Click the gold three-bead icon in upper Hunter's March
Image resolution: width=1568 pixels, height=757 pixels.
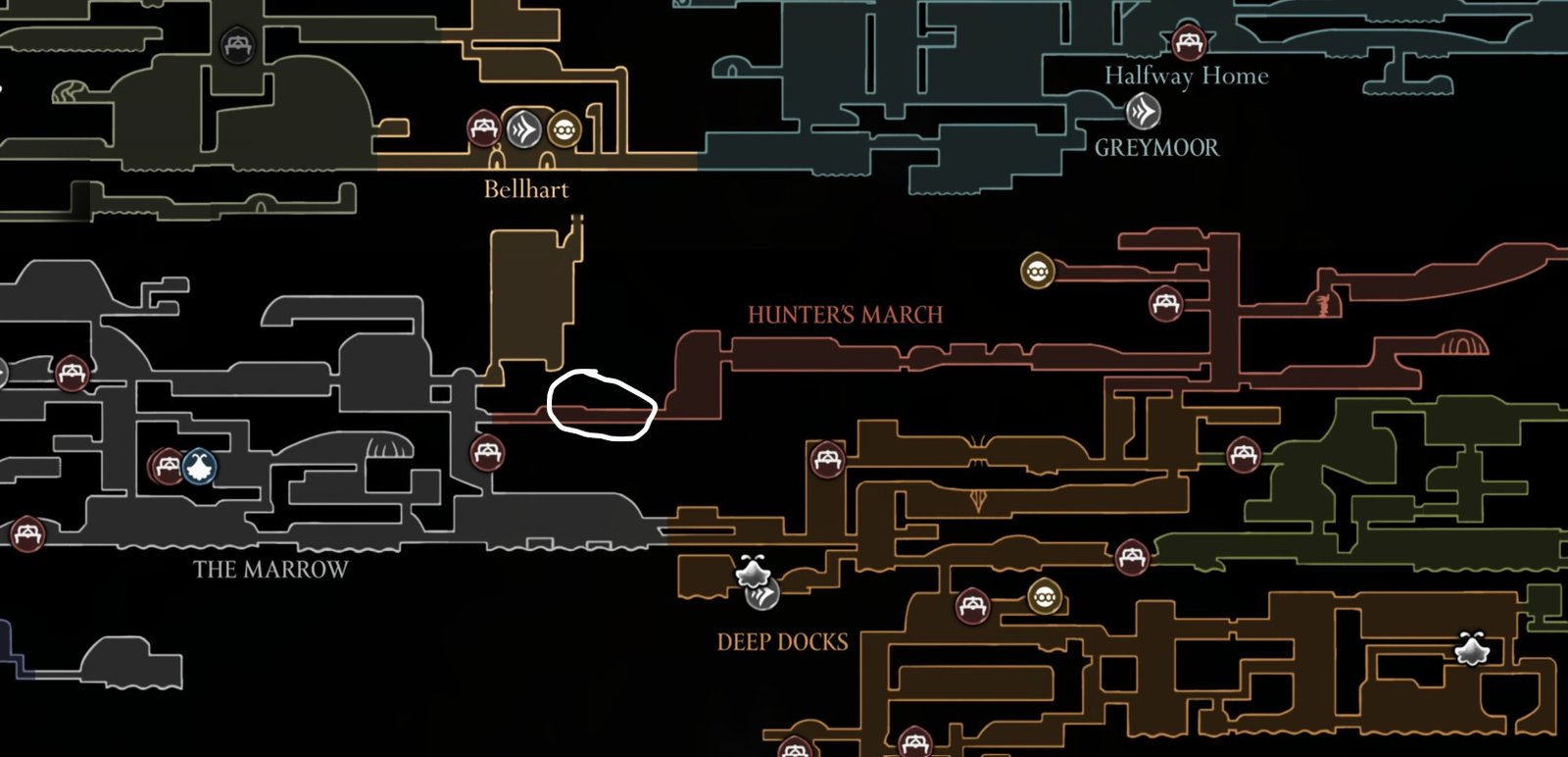[1038, 269]
